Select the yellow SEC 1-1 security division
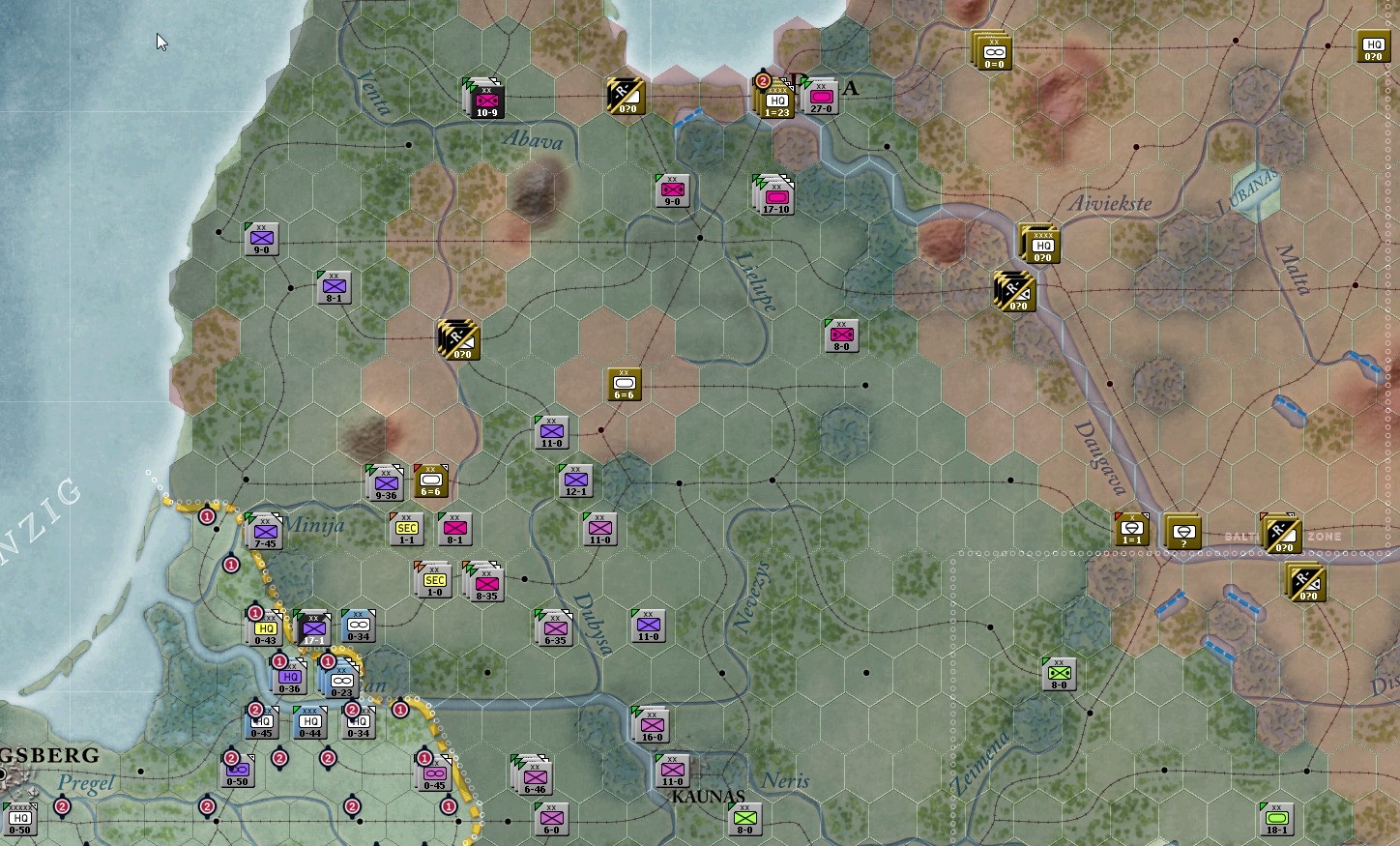 point(407,529)
